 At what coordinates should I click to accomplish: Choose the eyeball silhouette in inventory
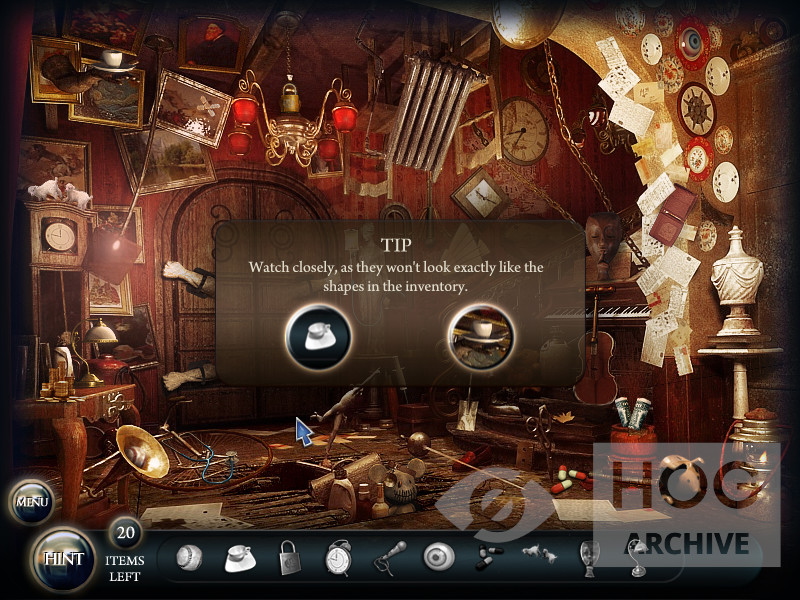(438, 557)
